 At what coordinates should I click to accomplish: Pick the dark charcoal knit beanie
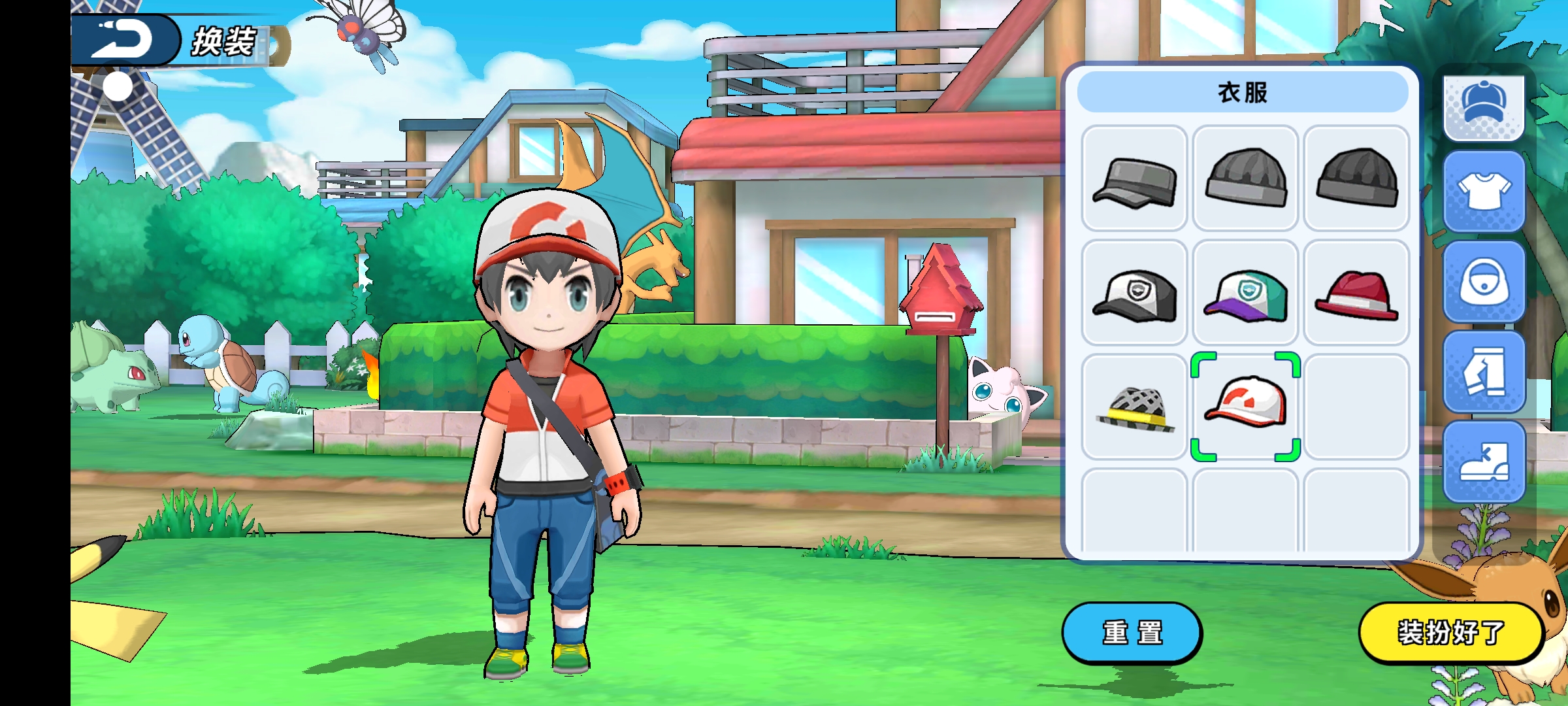pos(1356,178)
